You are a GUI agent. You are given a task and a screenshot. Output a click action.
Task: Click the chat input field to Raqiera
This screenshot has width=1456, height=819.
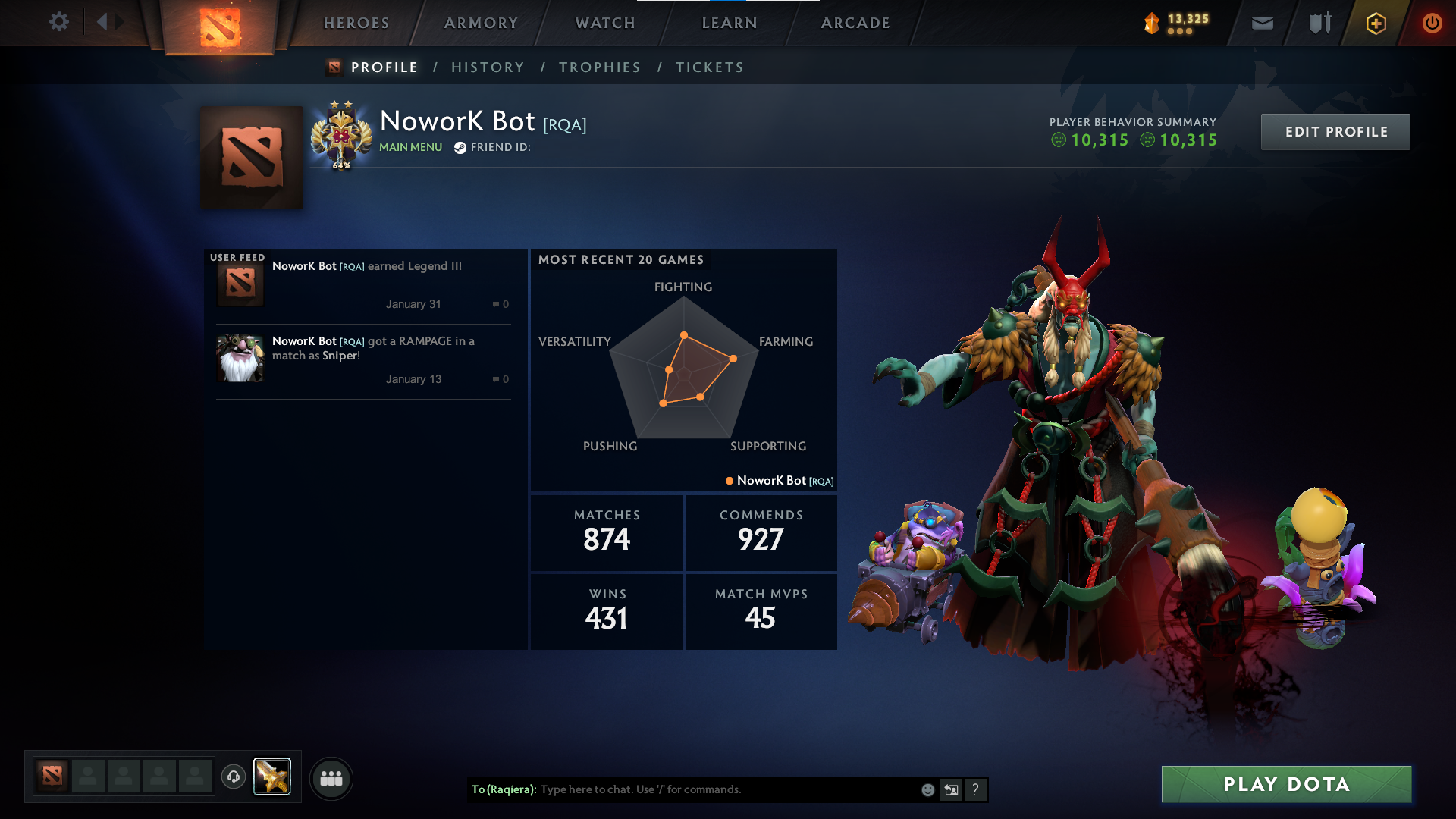[x=720, y=789]
